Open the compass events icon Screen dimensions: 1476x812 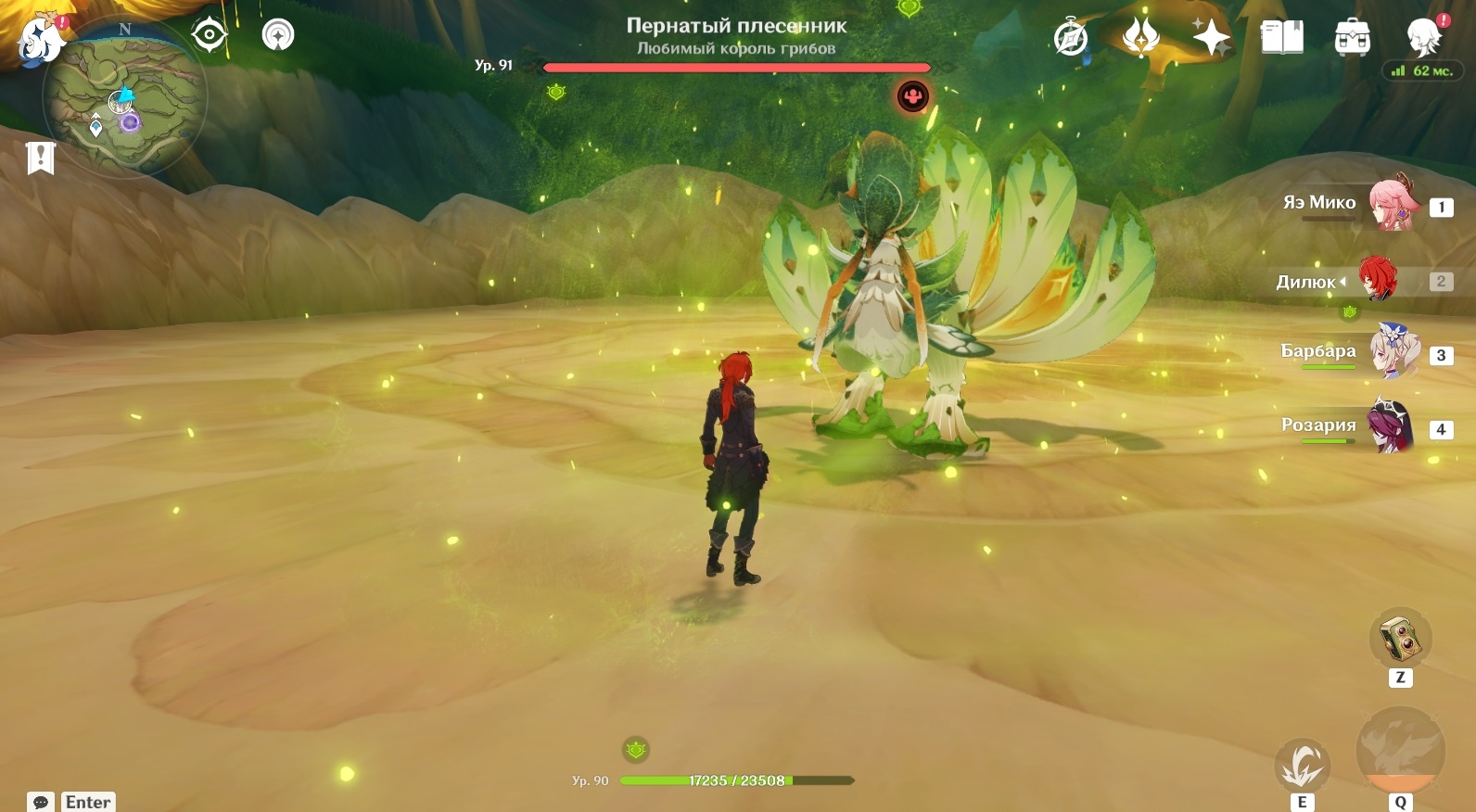coord(1071,38)
